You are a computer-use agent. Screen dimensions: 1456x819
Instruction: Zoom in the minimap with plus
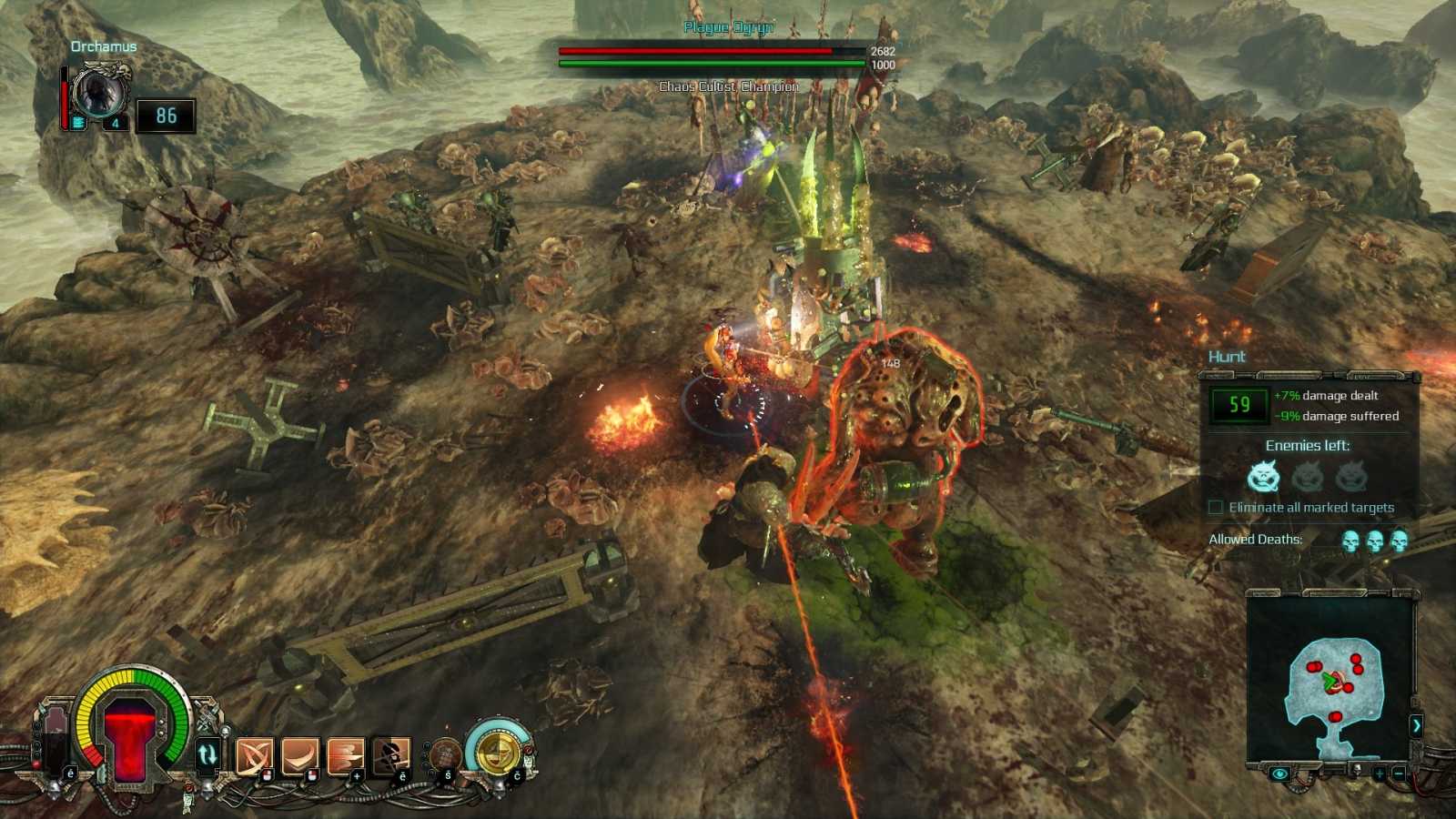pos(1380,773)
